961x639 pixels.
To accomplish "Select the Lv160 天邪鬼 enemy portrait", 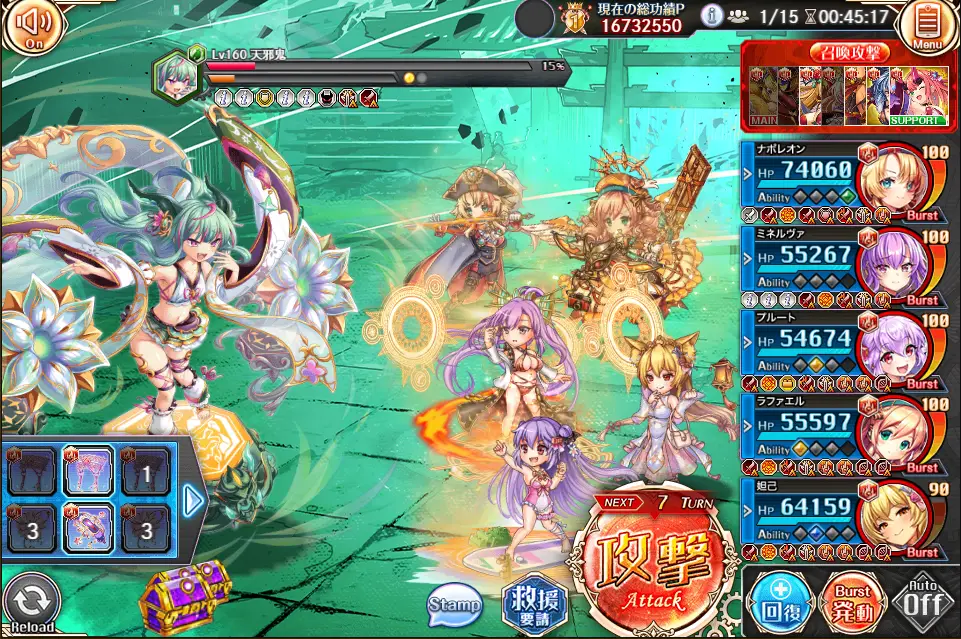I will [176, 75].
